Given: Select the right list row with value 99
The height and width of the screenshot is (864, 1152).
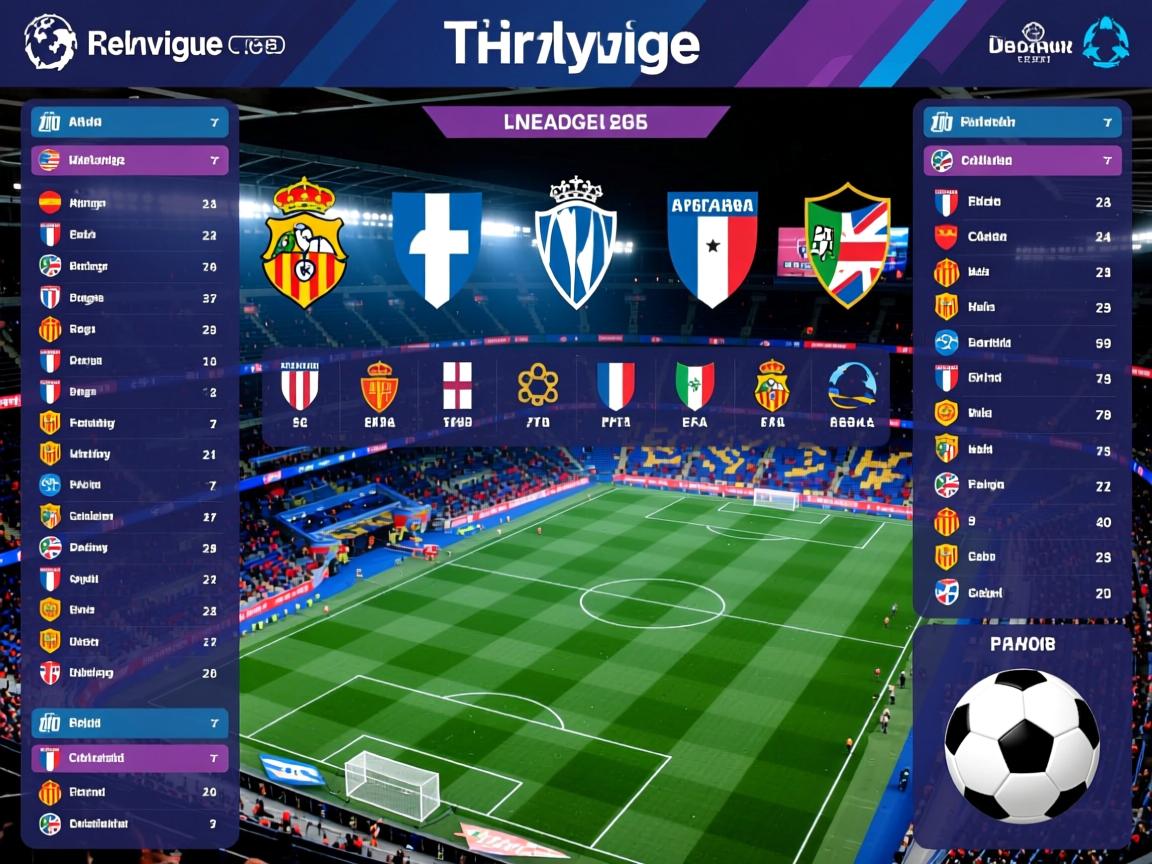Looking at the screenshot, I should pos(1022,343).
